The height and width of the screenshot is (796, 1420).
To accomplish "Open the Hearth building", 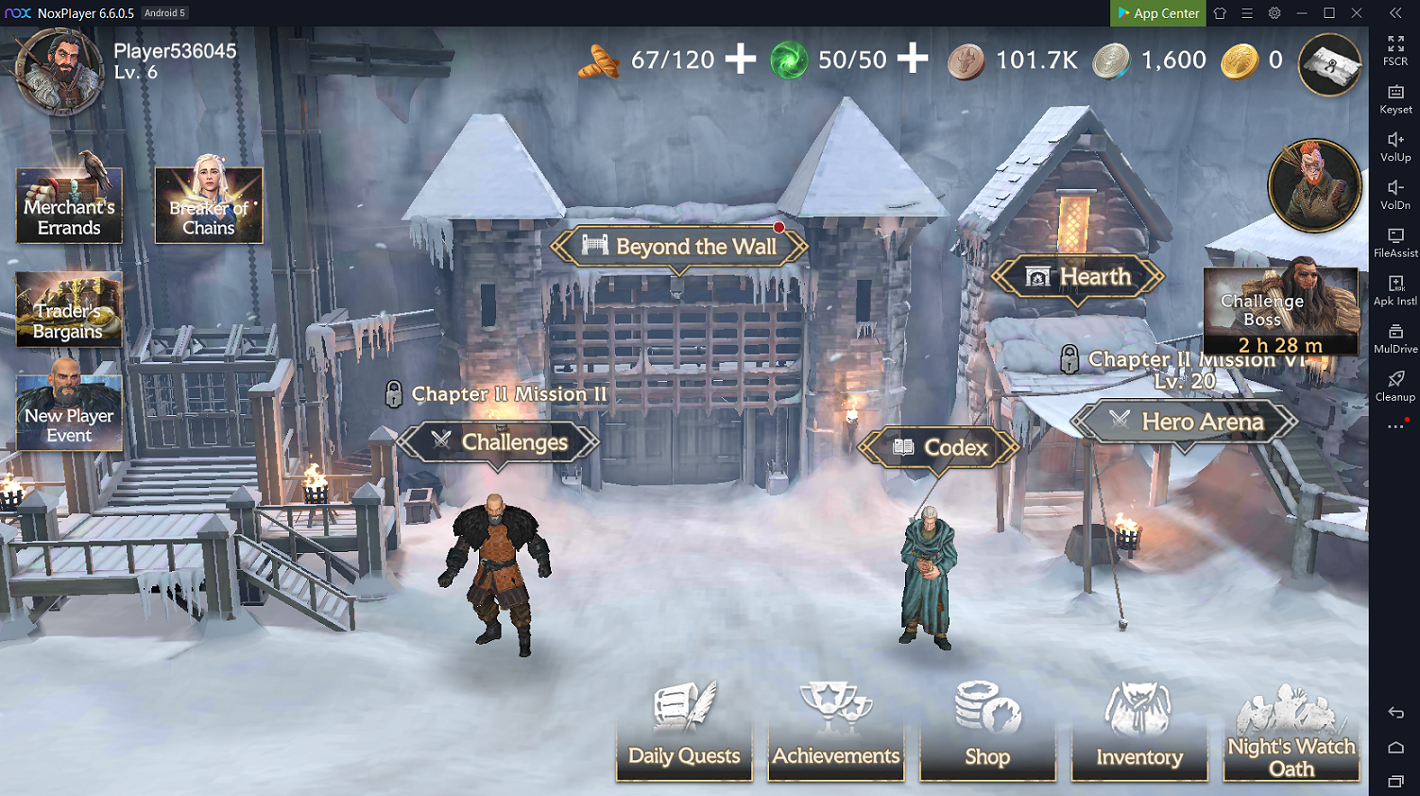I will click(x=1077, y=277).
